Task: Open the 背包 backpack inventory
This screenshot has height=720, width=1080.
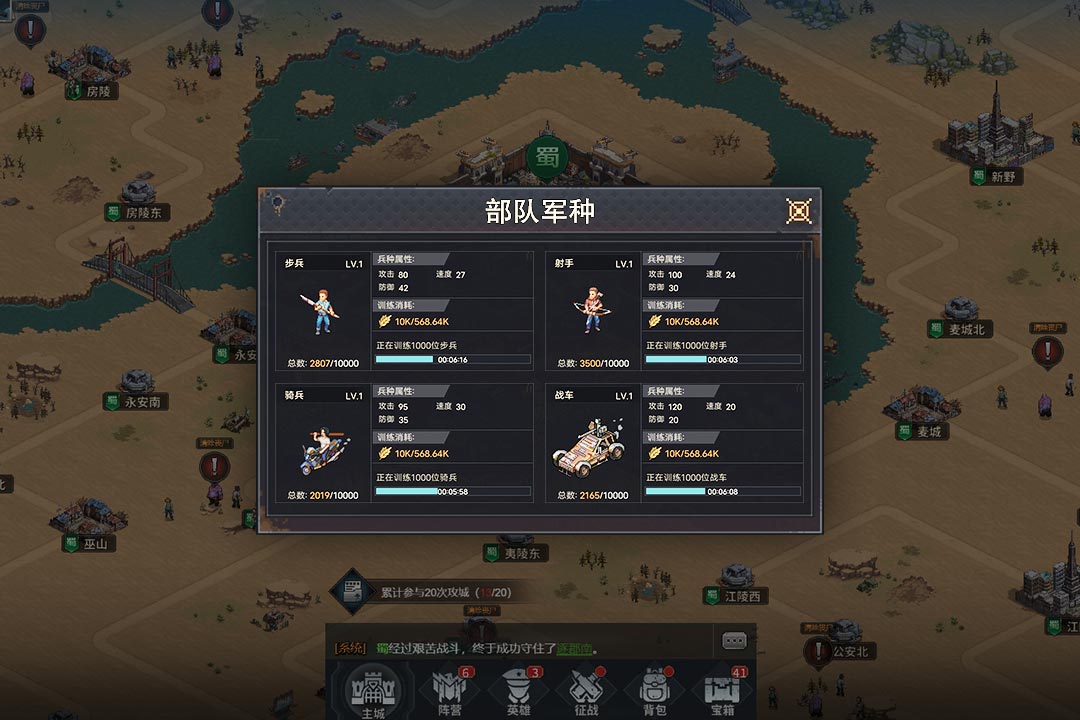Action: pyautogui.click(x=654, y=692)
